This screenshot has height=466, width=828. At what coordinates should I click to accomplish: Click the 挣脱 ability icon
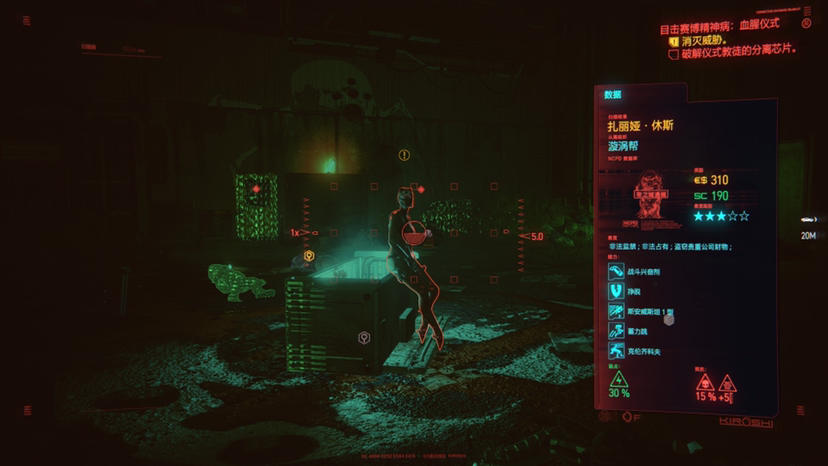coord(616,291)
